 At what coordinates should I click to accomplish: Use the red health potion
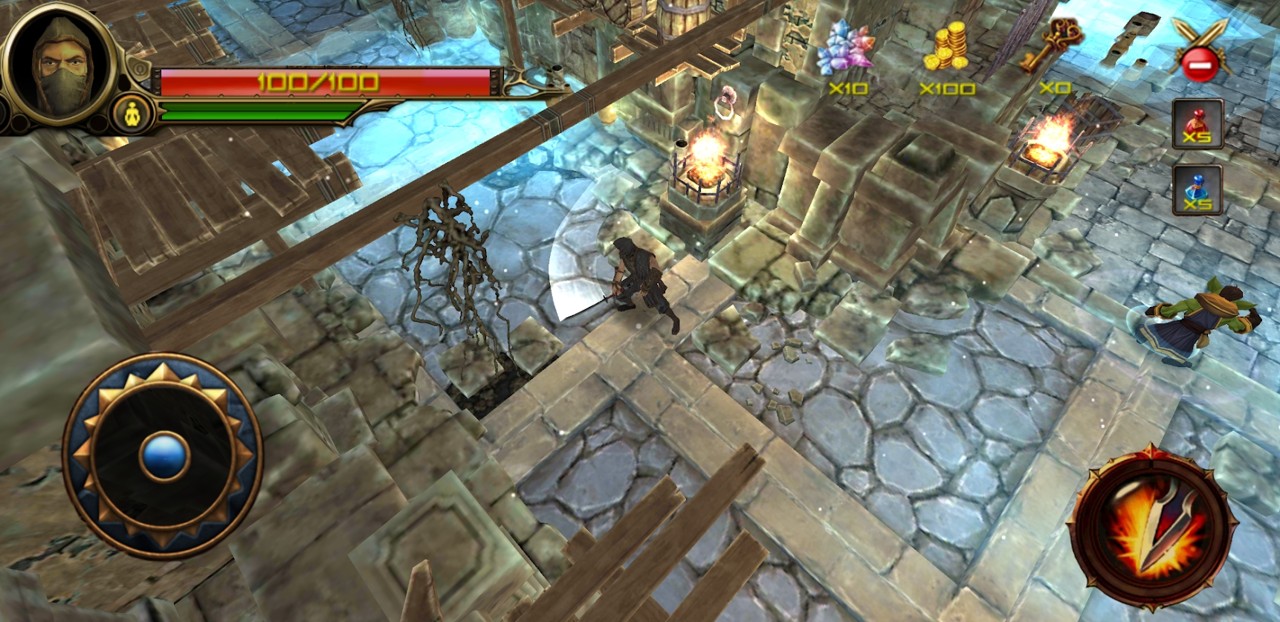pyautogui.click(x=1197, y=124)
